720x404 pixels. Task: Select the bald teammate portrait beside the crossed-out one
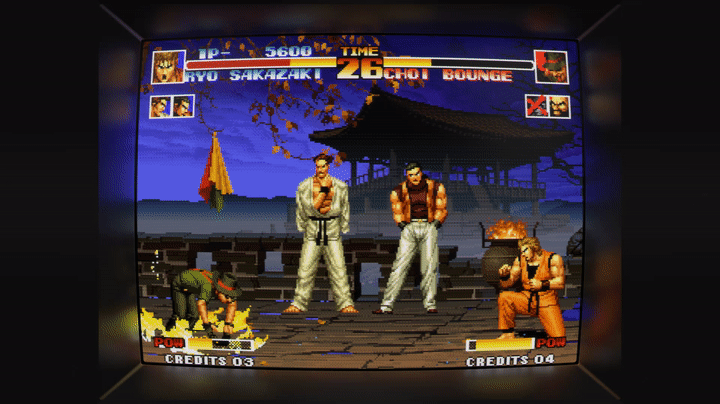558,106
